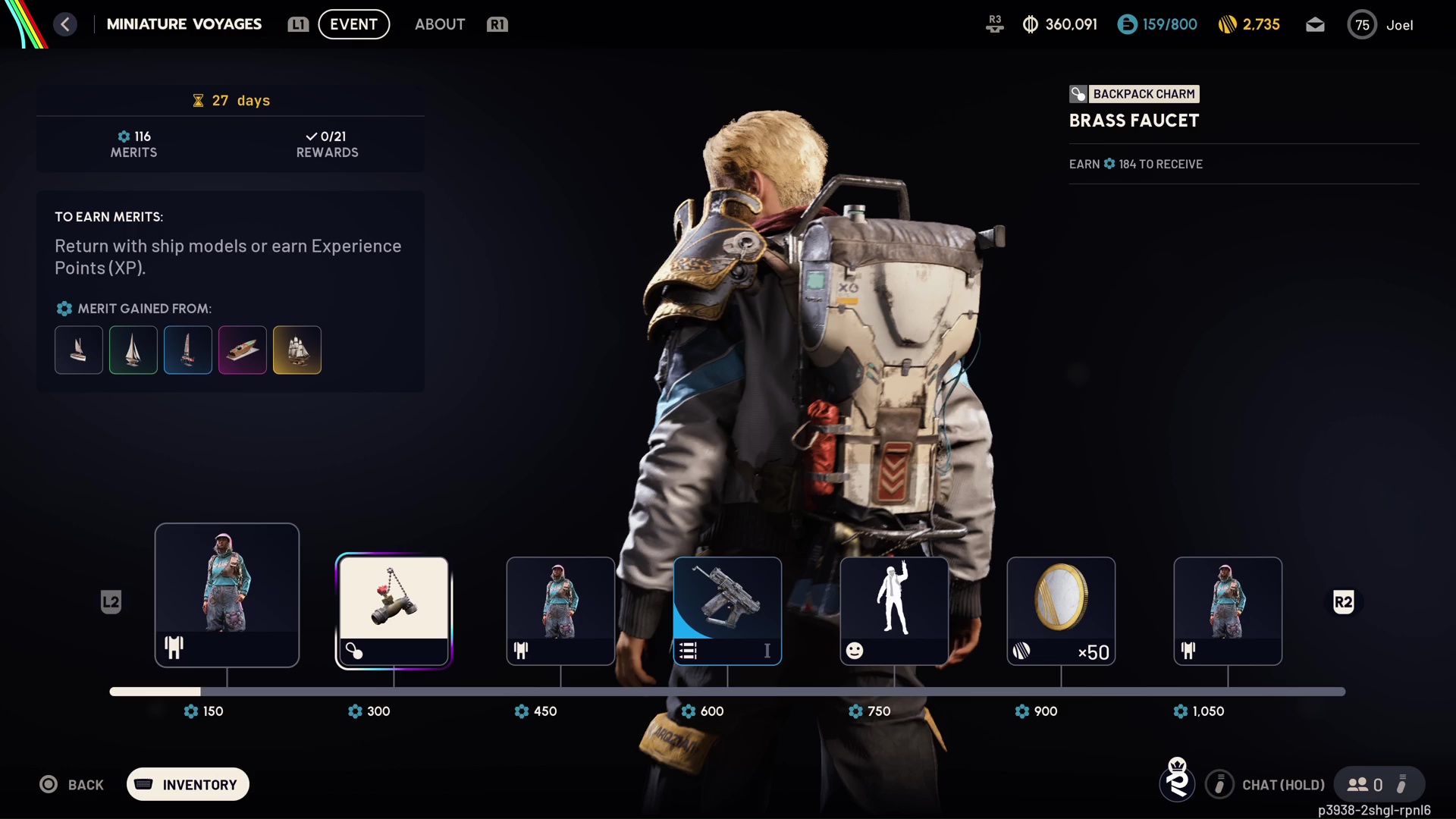
Task: Click the crown emblem icon near chat
Action: 1176,782
